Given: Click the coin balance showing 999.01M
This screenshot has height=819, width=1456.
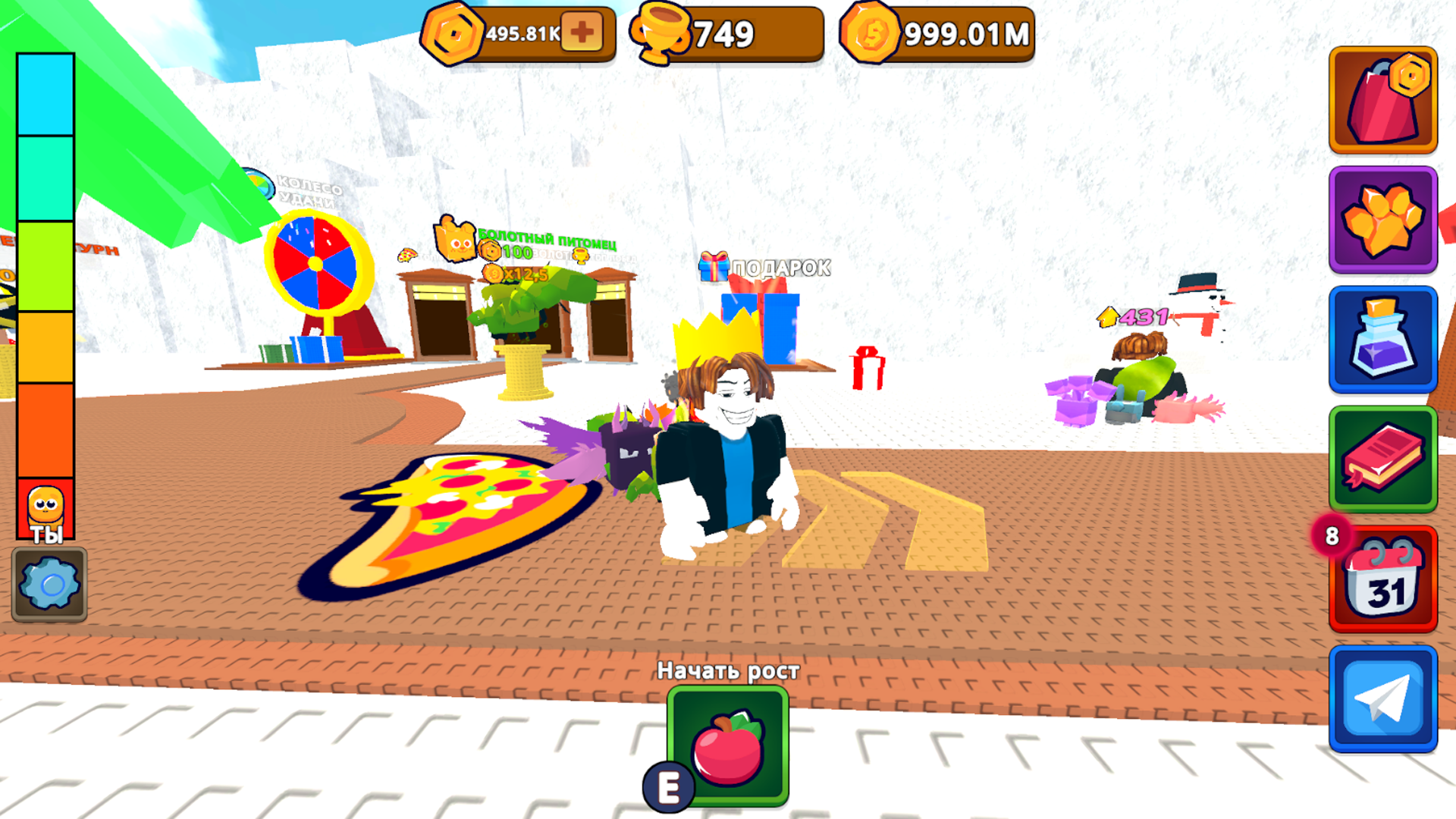Looking at the screenshot, I should coord(940,33).
